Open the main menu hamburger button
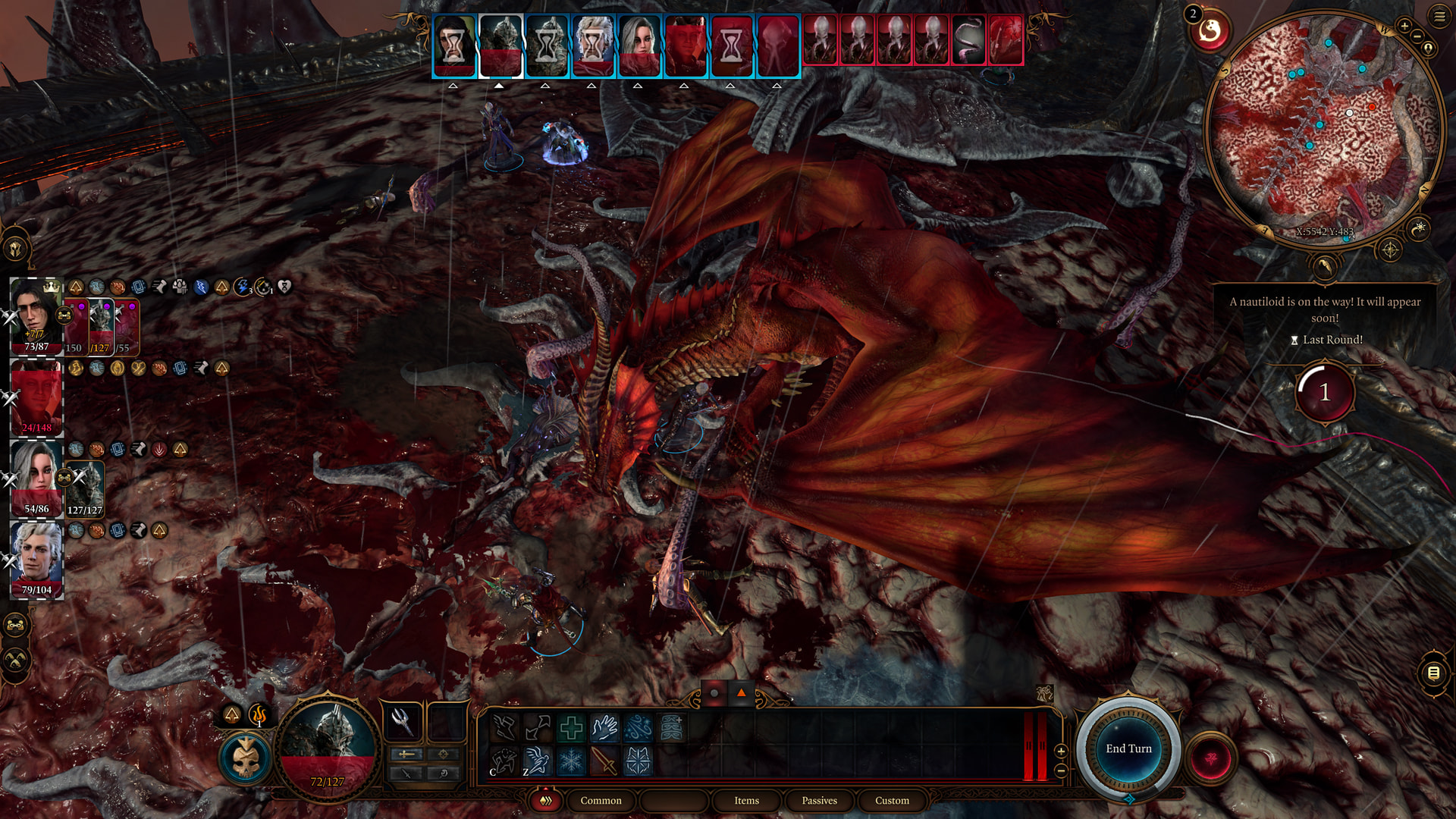Screen dimensions: 1456x819 tap(1439, 16)
